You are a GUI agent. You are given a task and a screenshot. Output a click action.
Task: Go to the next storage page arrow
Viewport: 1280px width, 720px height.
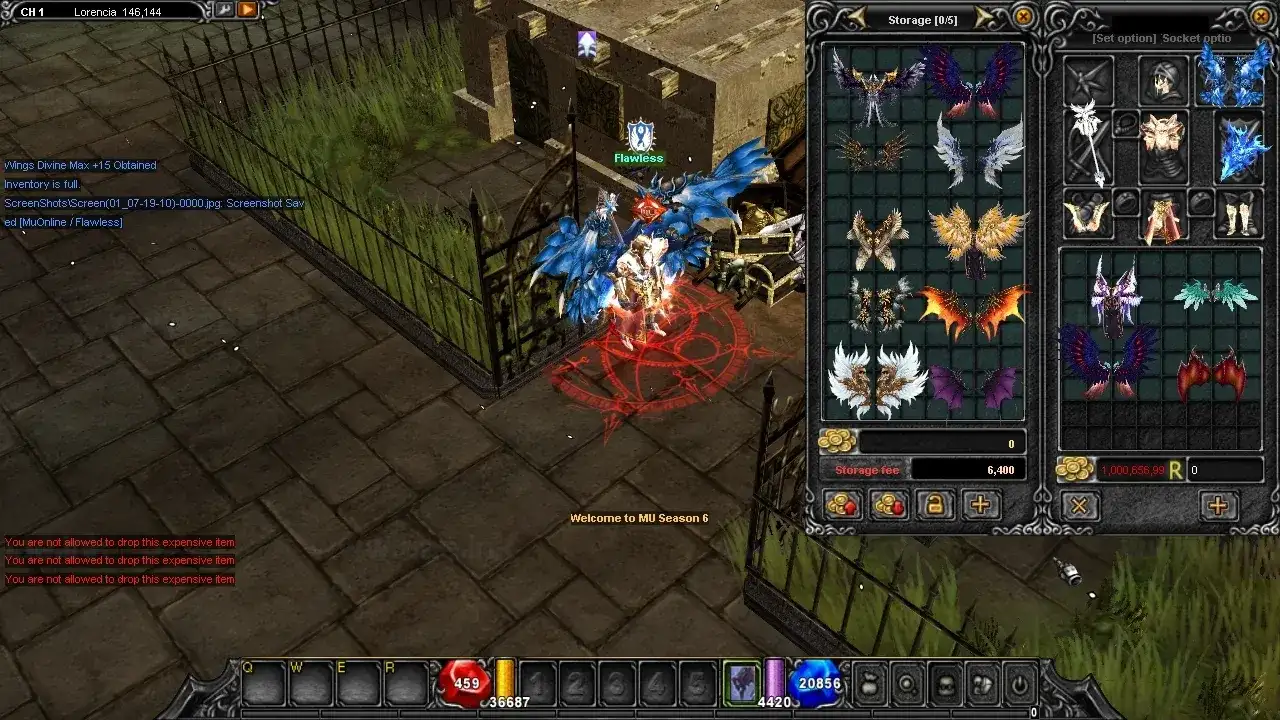click(984, 18)
